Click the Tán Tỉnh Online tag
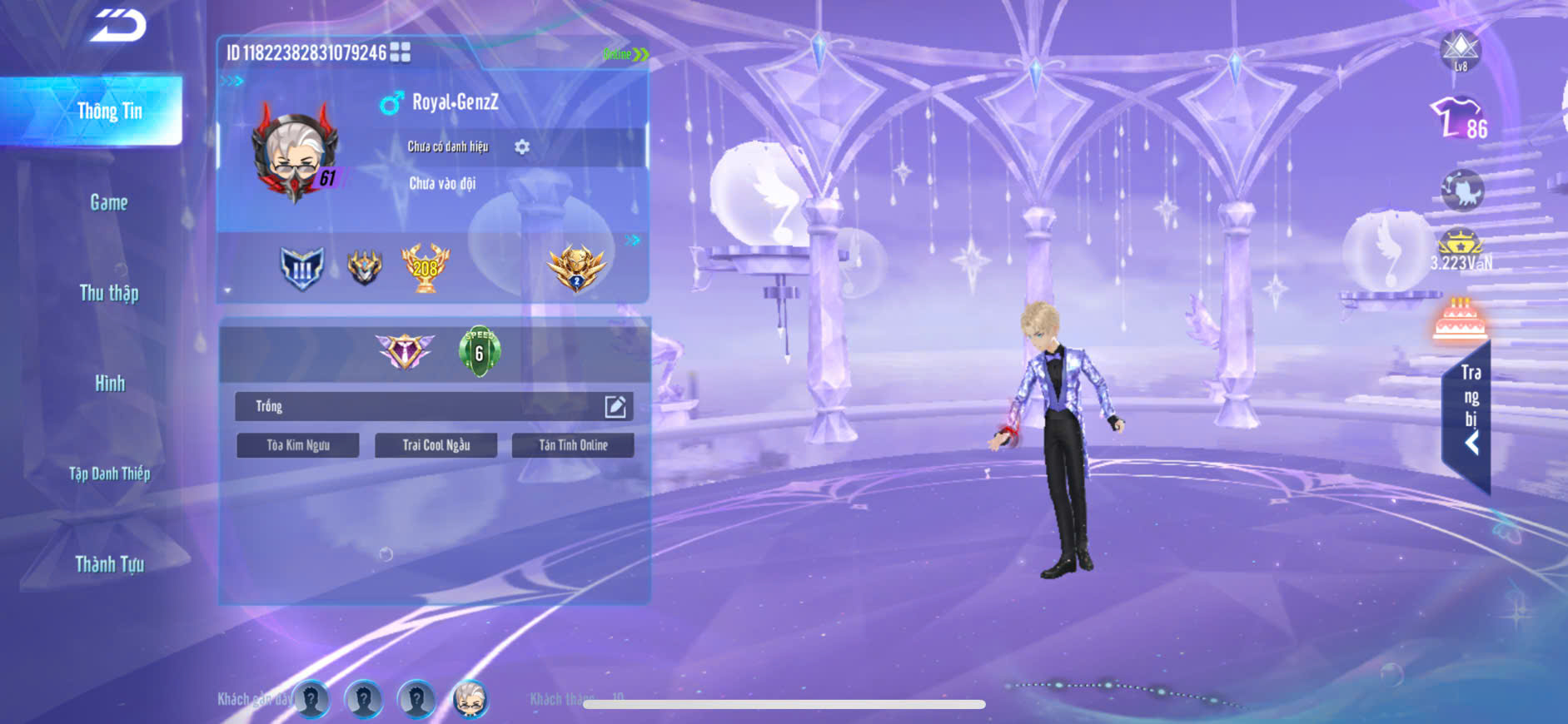Image resolution: width=1568 pixels, height=724 pixels. (573, 445)
